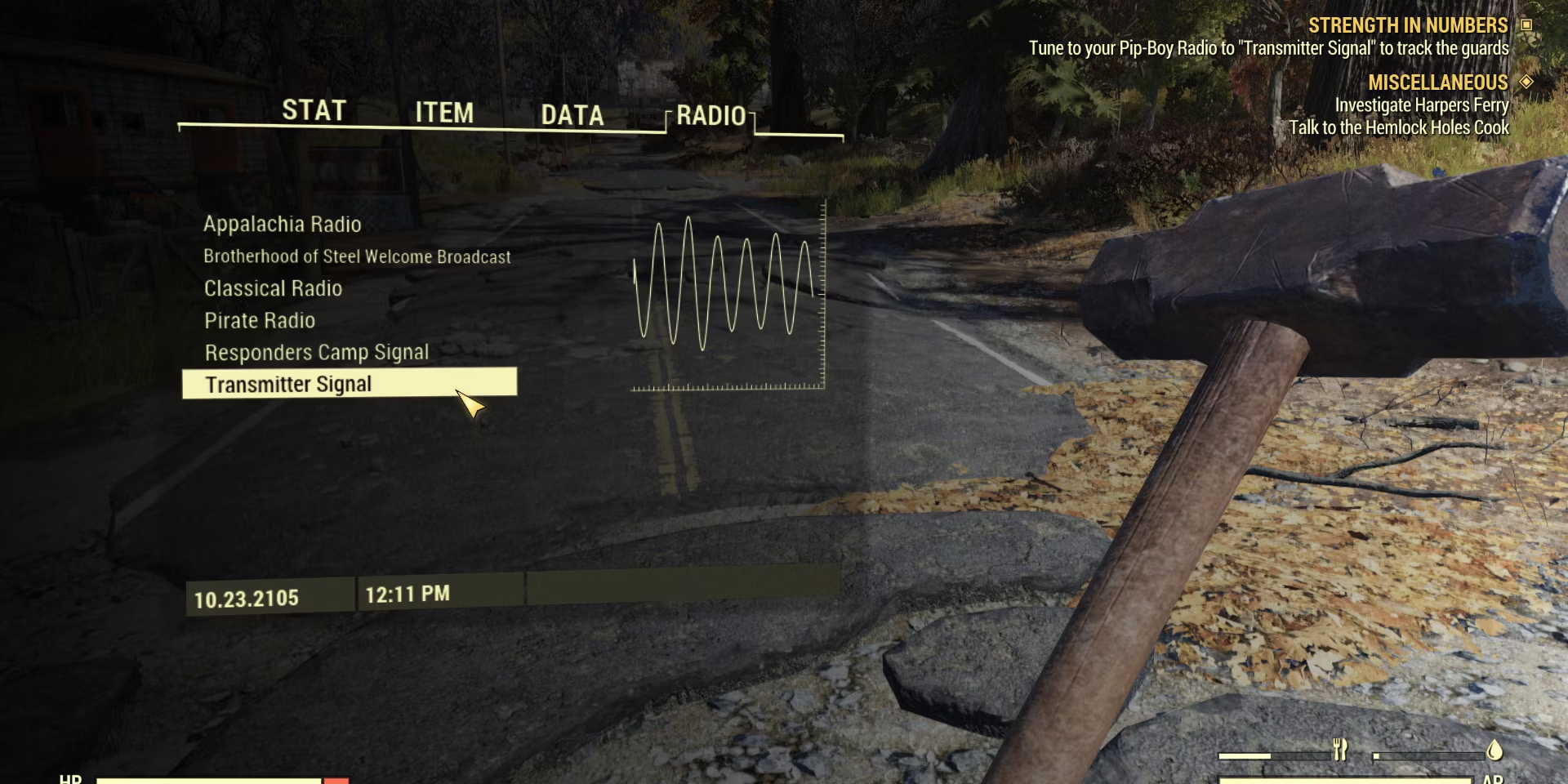
Task: Click the Miscellaneous quest tracker heading
Action: click(1437, 82)
